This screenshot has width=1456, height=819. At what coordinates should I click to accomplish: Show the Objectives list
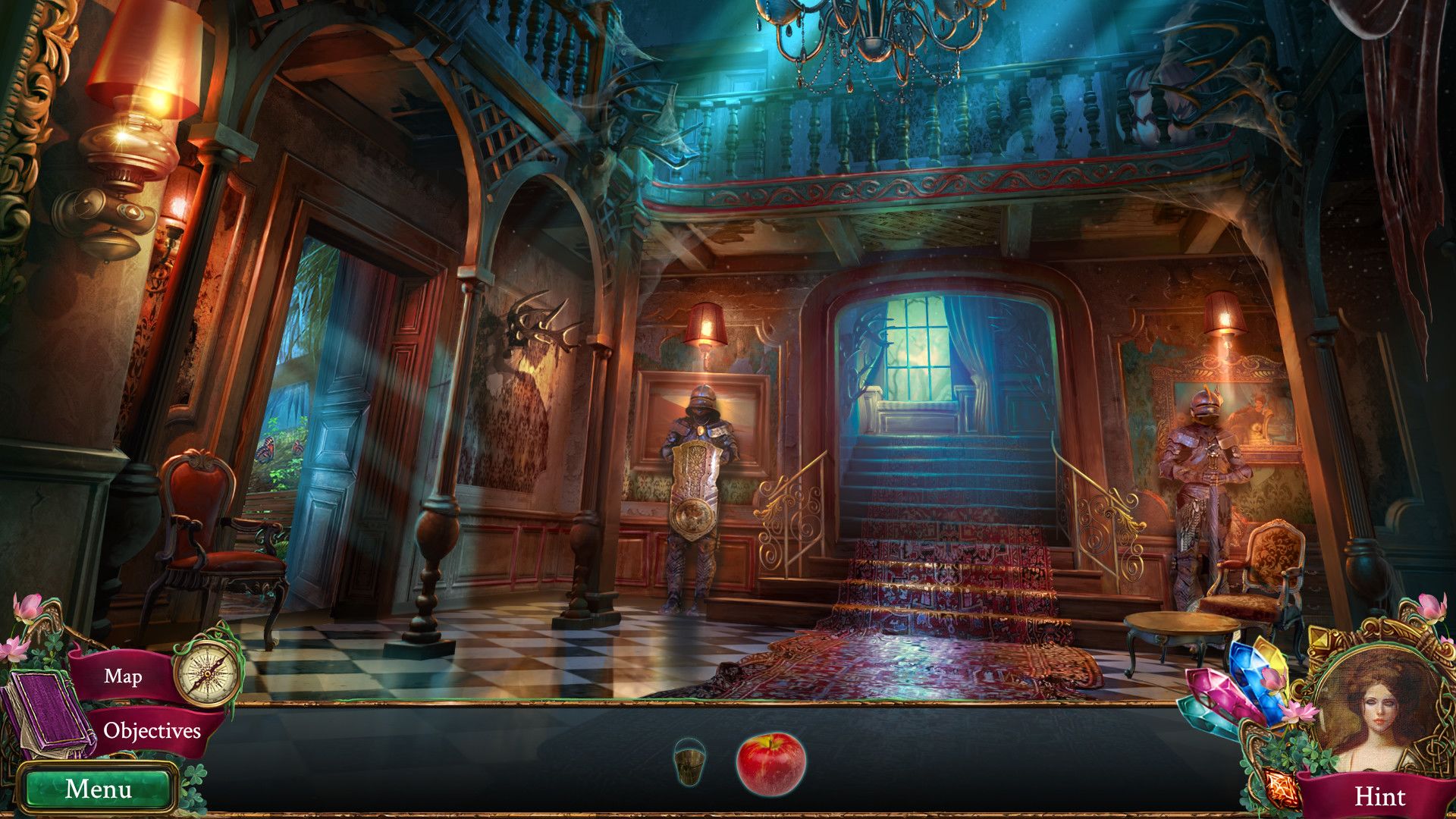[152, 731]
